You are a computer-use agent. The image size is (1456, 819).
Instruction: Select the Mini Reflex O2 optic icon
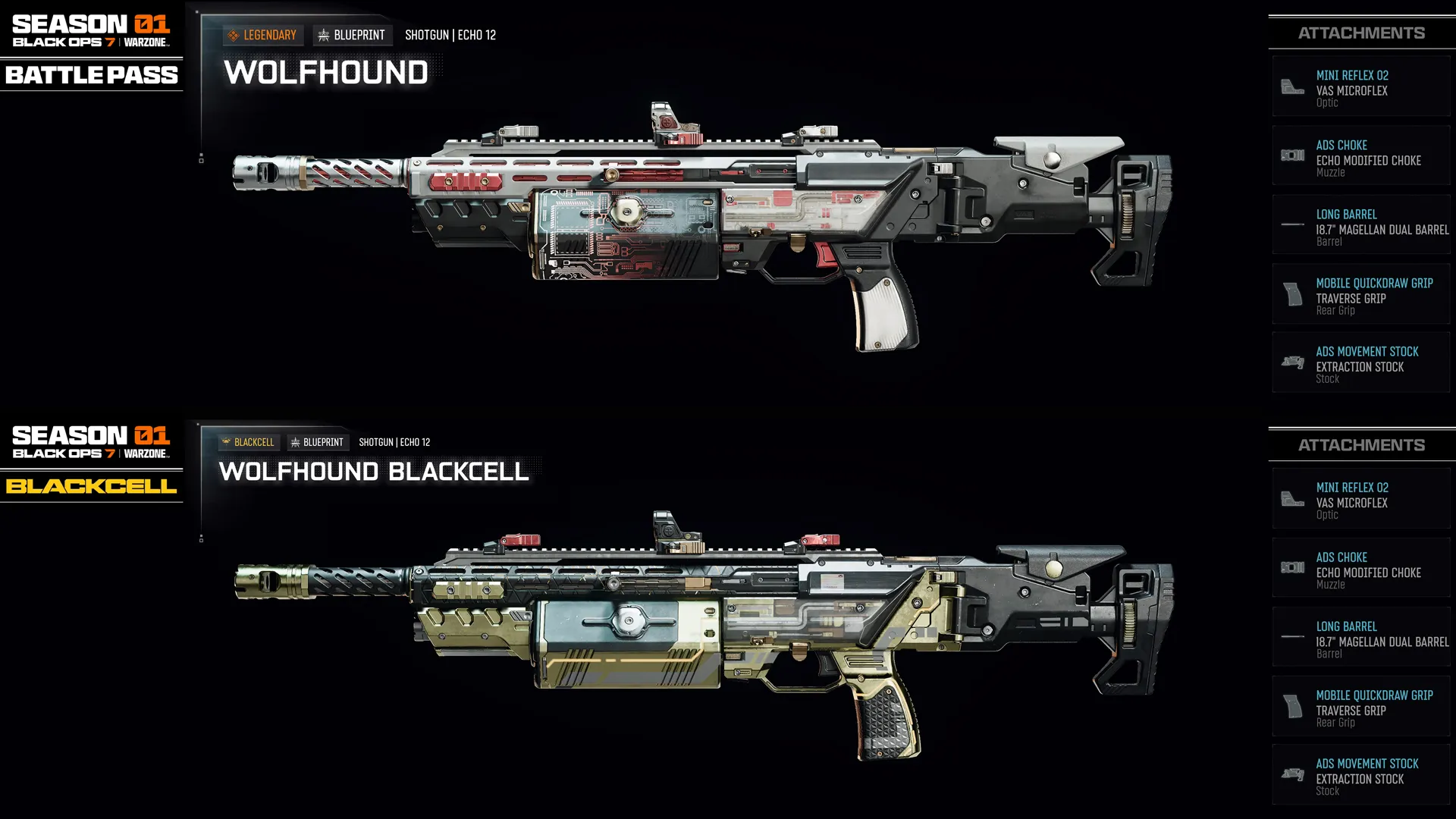(x=1292, y=86)
